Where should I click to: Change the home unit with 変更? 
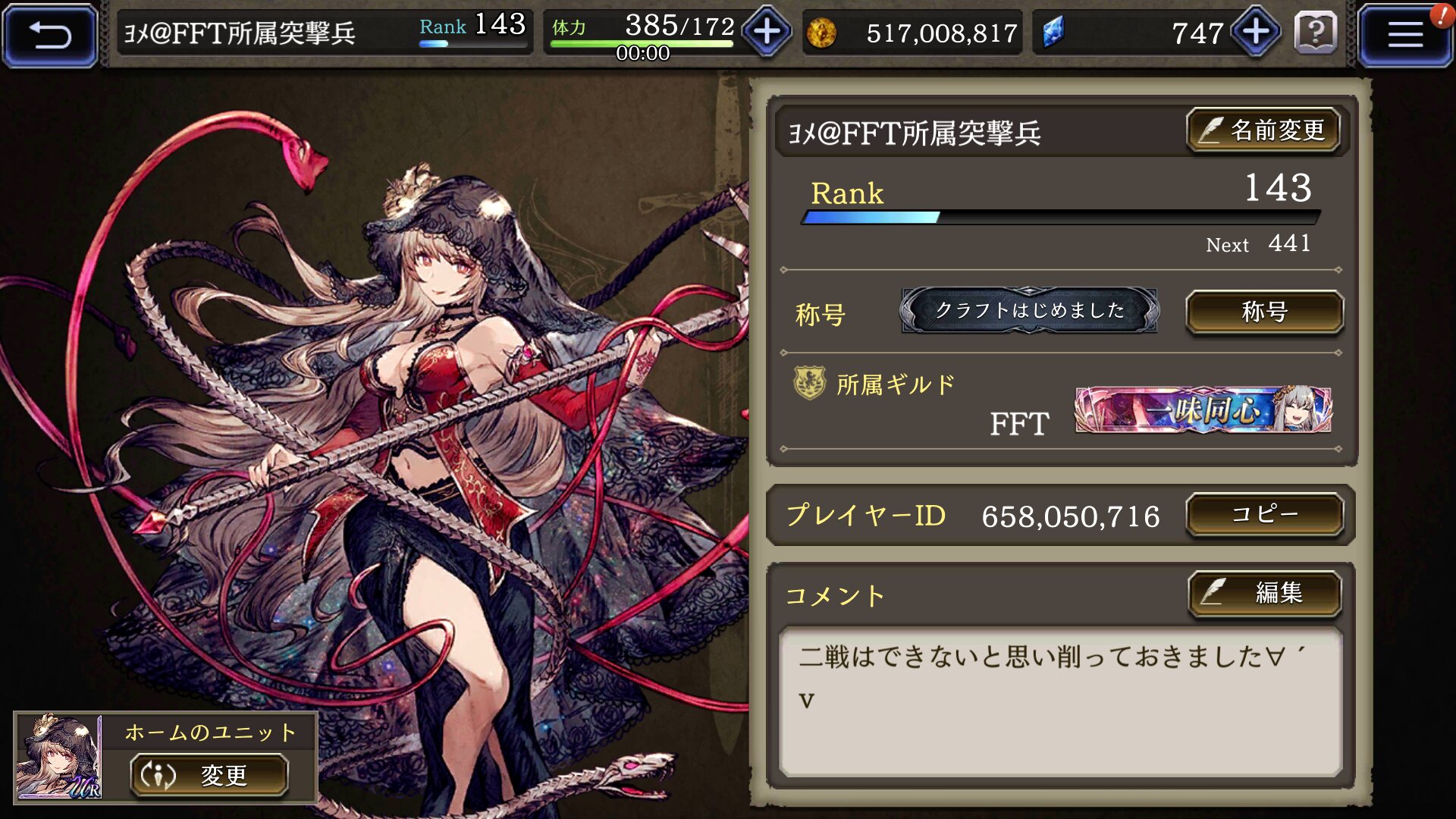[209, 775]
